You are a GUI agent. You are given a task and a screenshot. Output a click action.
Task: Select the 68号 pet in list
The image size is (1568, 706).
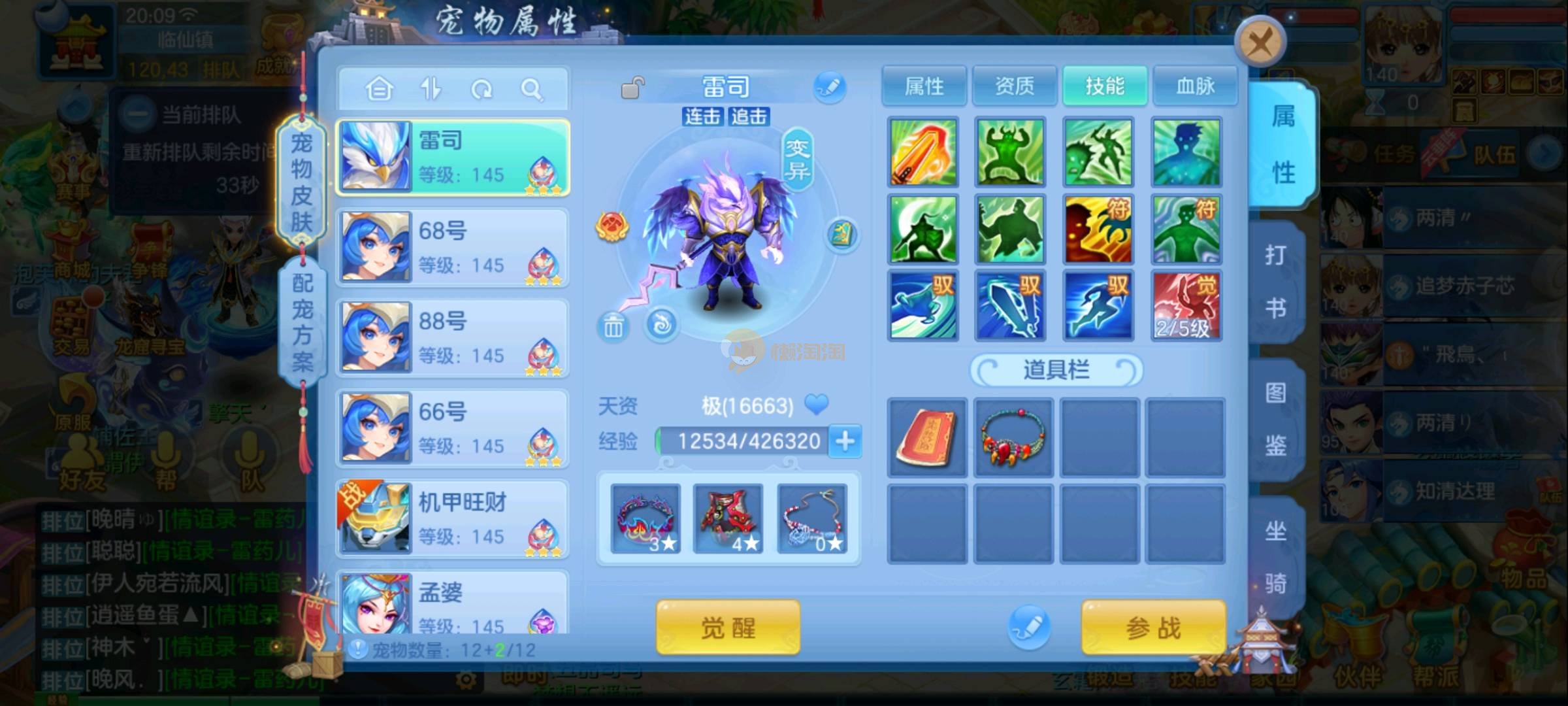click(453, 248)
